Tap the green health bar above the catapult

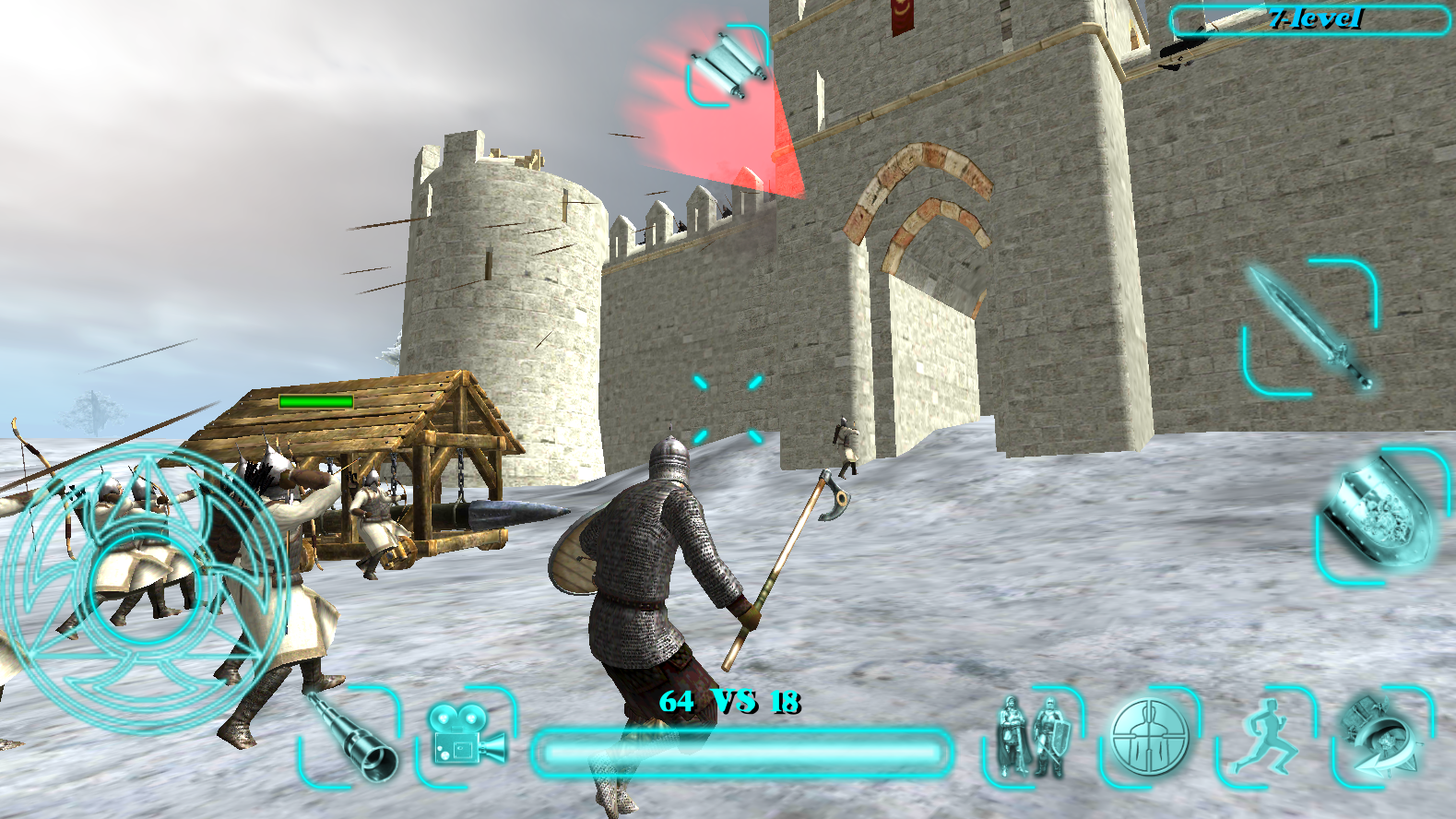pyautogui.click(x=315, y=401)
